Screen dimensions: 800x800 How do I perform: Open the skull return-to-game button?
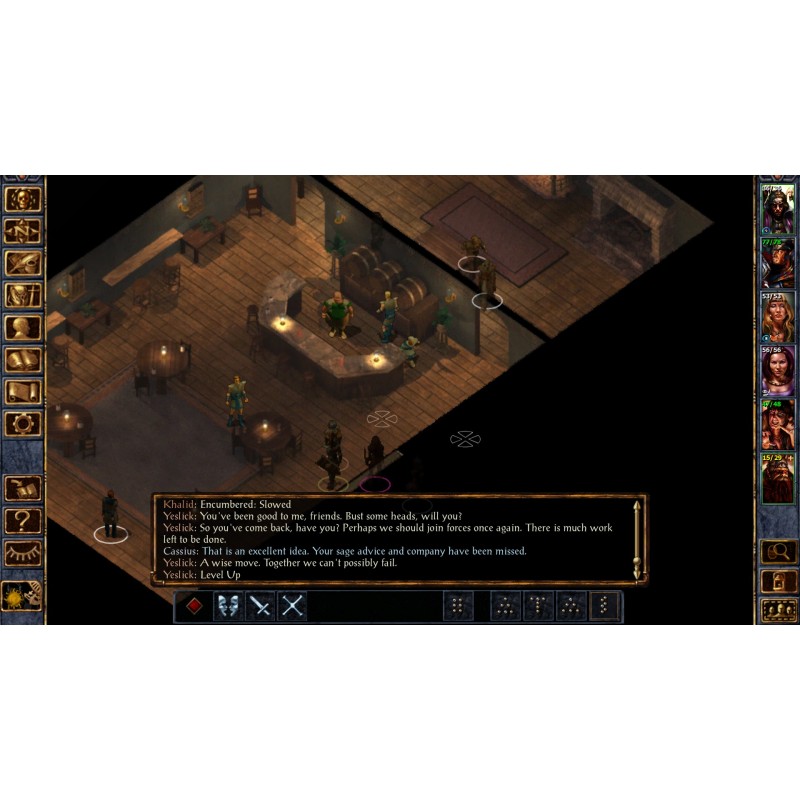tap(22, 199)
